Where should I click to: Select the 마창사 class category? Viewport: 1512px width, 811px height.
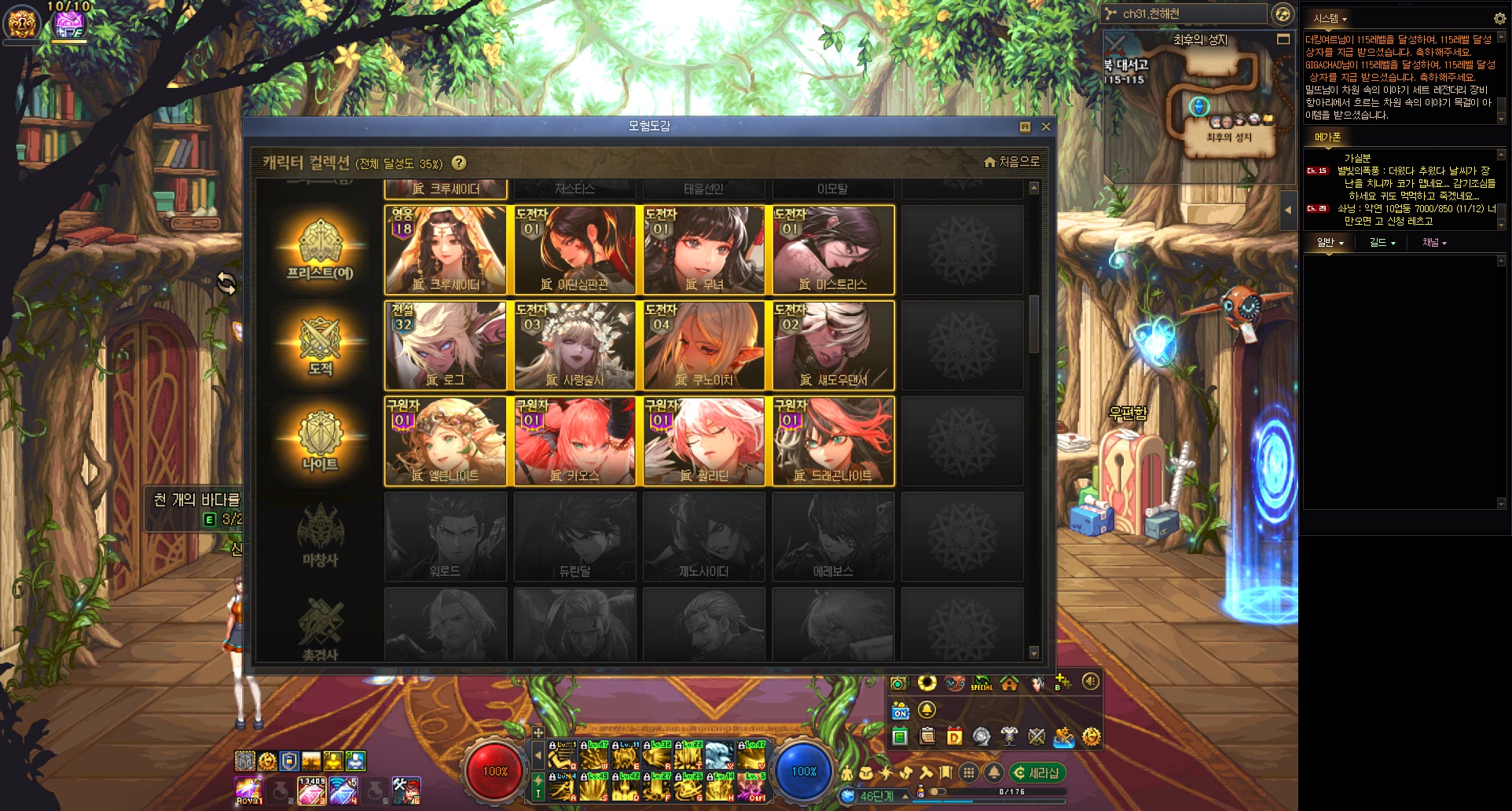point(320,537)
